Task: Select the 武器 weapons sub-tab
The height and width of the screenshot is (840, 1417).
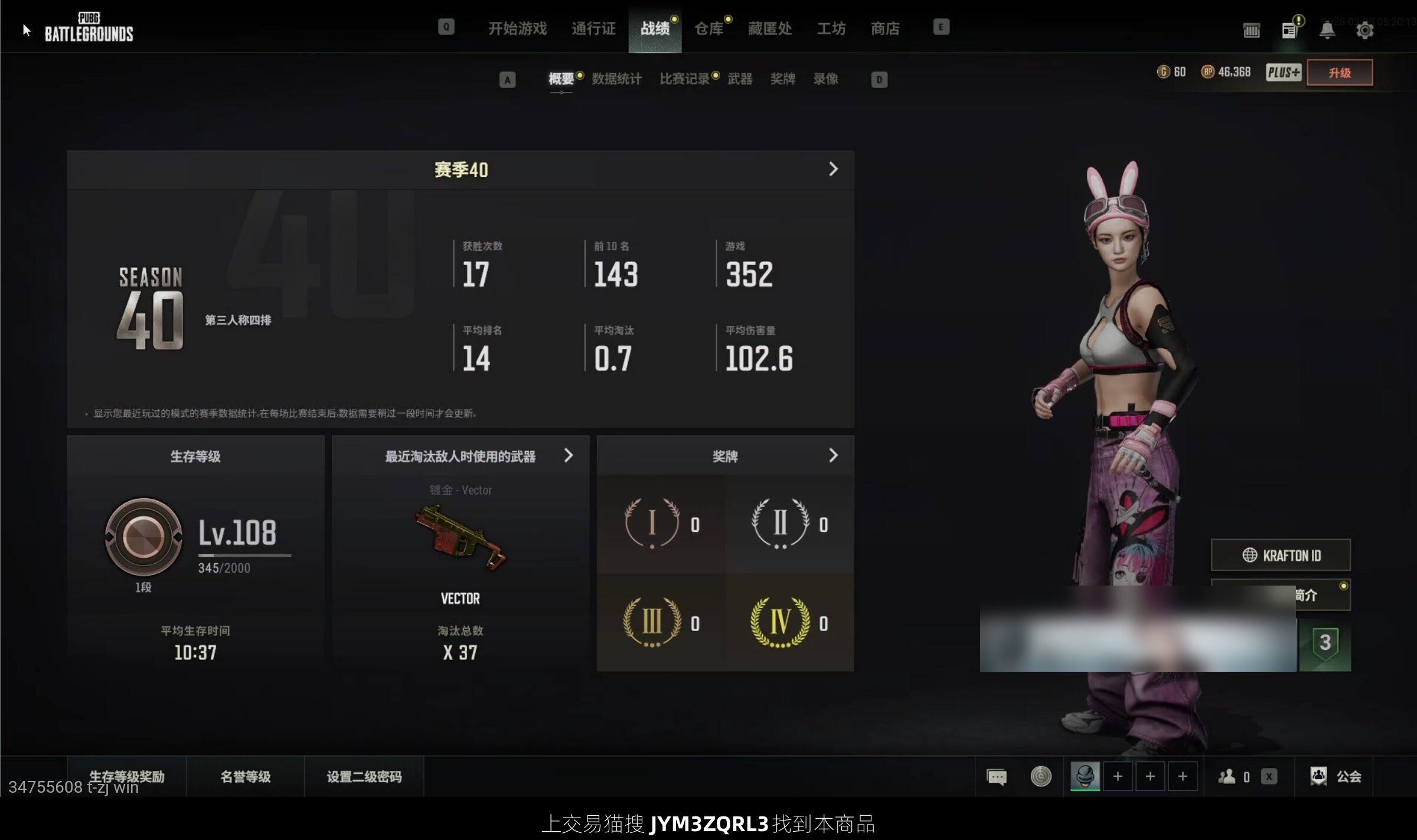Action: tap(740, 79)
